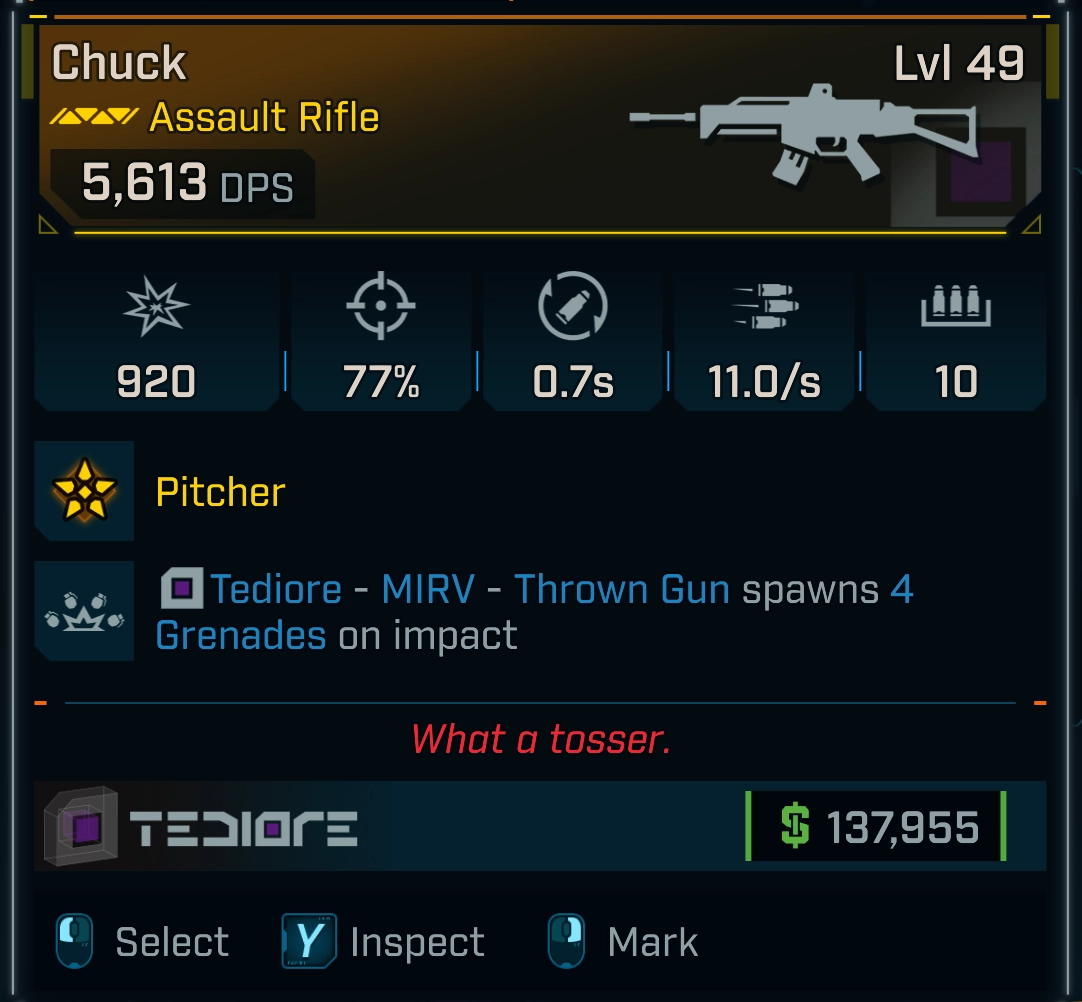The height and width of the screenshot is (1002, 1082).
Task: Select the Chuck assault rifle item card
Action: click(540, 130)
